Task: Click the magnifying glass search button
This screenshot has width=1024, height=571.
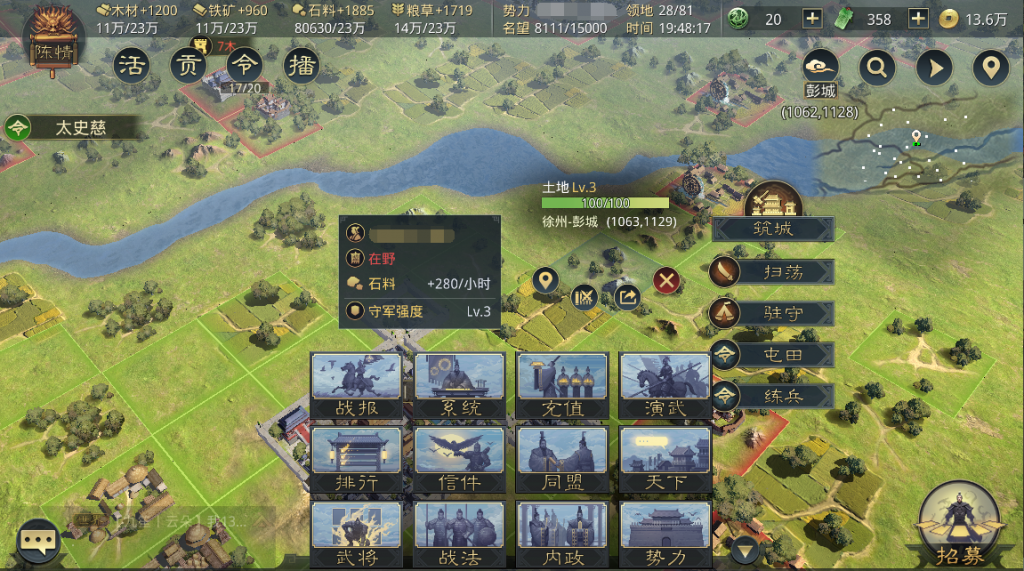Action: pos(878,68)
